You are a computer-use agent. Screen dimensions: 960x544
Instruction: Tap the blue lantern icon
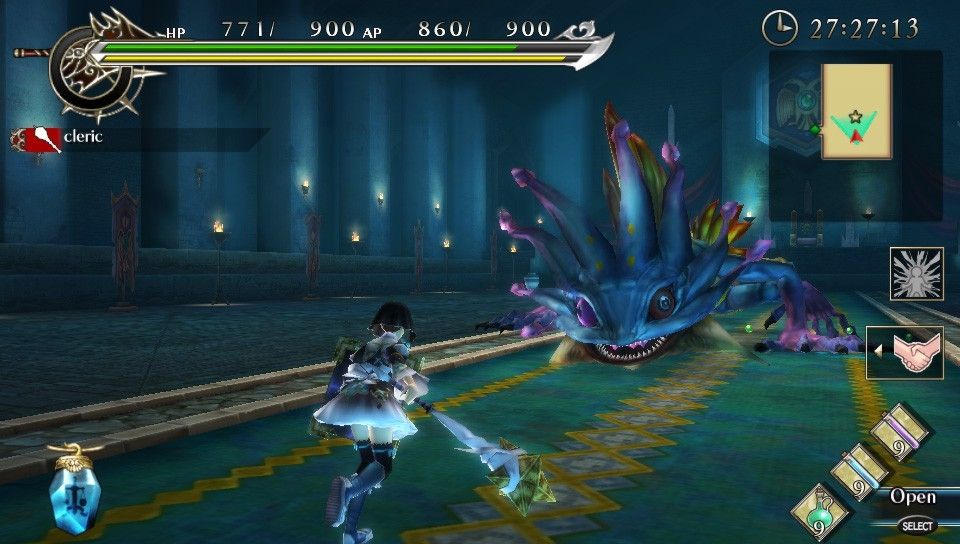click(72, 490)
